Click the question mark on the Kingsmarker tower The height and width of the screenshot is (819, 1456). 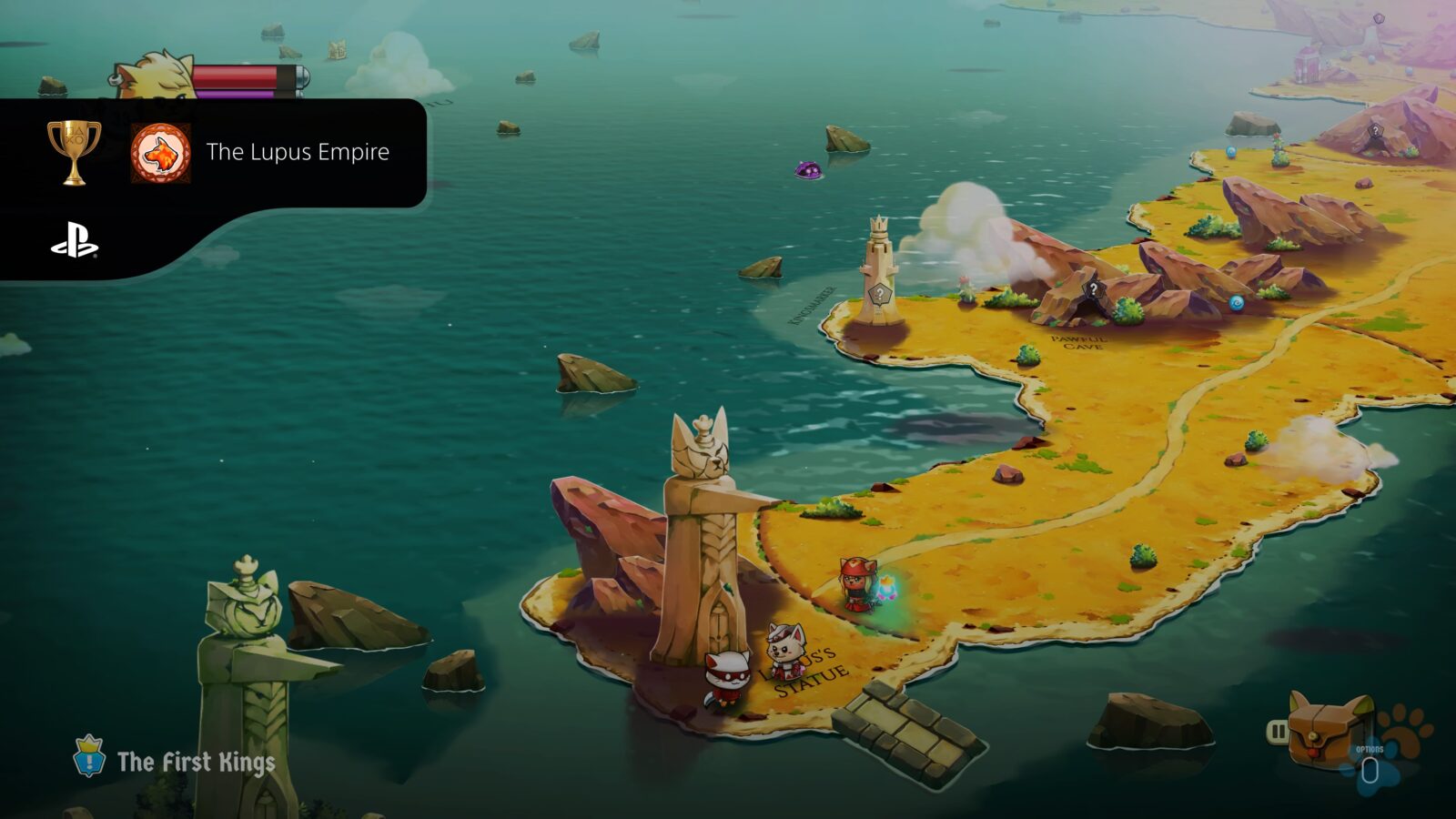pyautogui.click(x=879, y=293)
